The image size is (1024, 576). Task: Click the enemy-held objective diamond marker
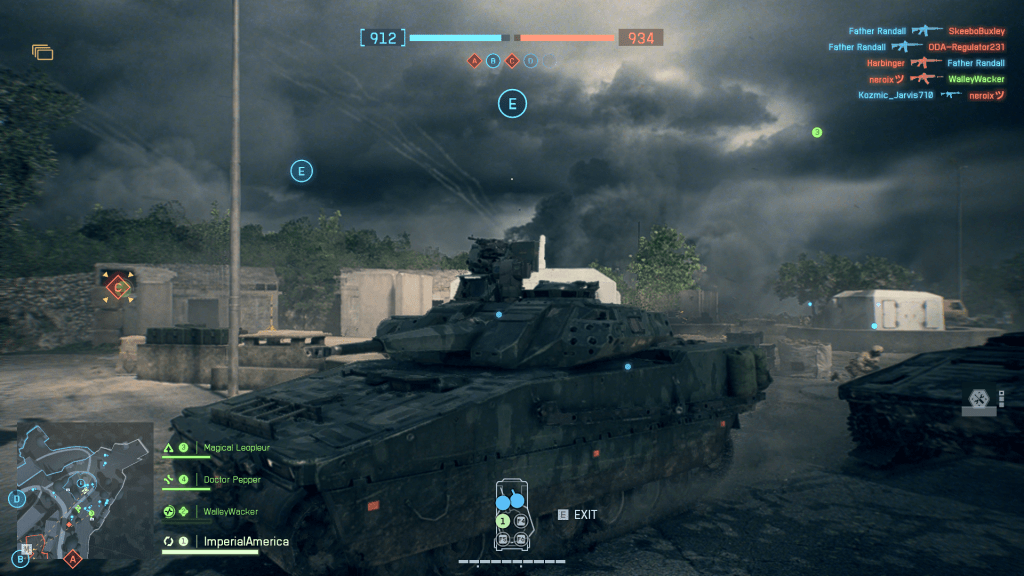point(118,288)
